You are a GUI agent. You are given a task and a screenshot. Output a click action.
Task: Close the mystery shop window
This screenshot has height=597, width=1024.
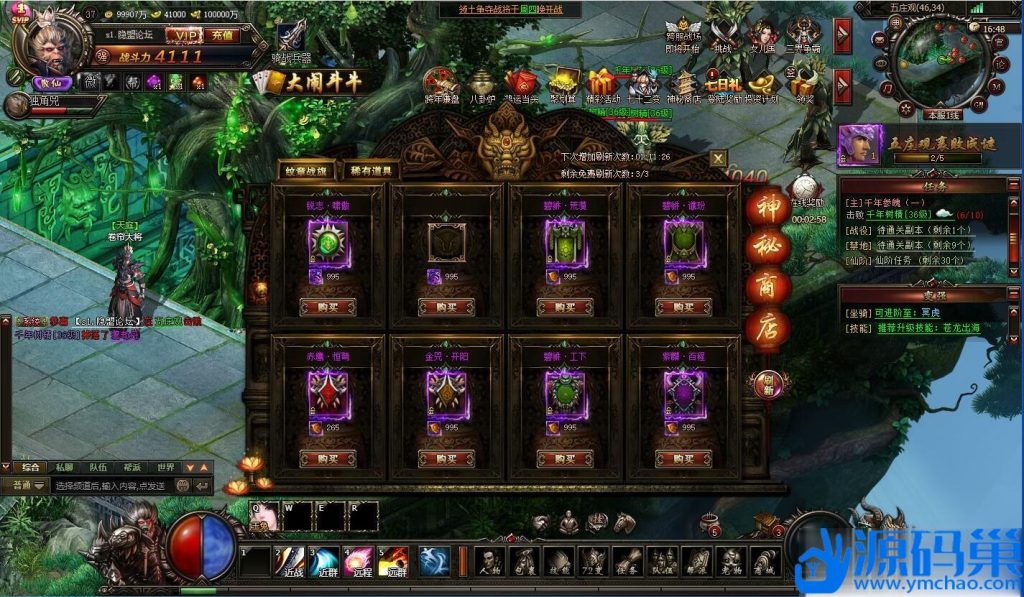(x=718, y=158)
